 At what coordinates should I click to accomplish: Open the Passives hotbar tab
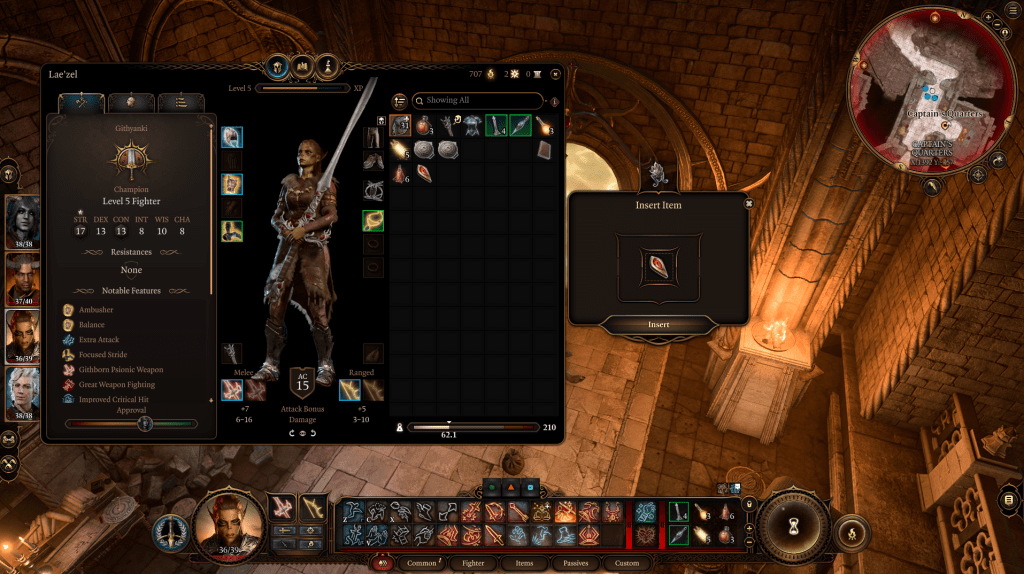pos(575,563)
